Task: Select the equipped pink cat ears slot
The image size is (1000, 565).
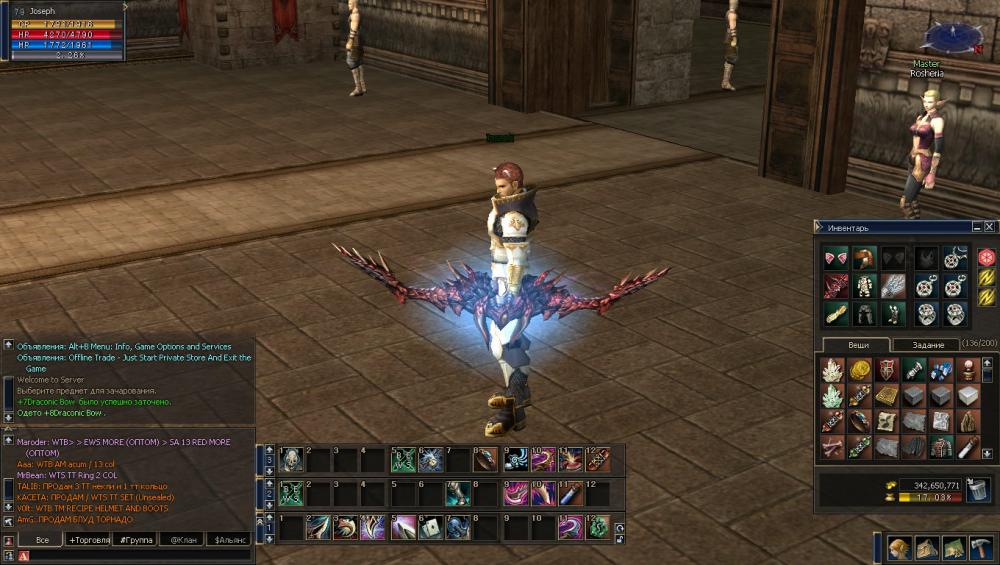Action: point(835,258)
